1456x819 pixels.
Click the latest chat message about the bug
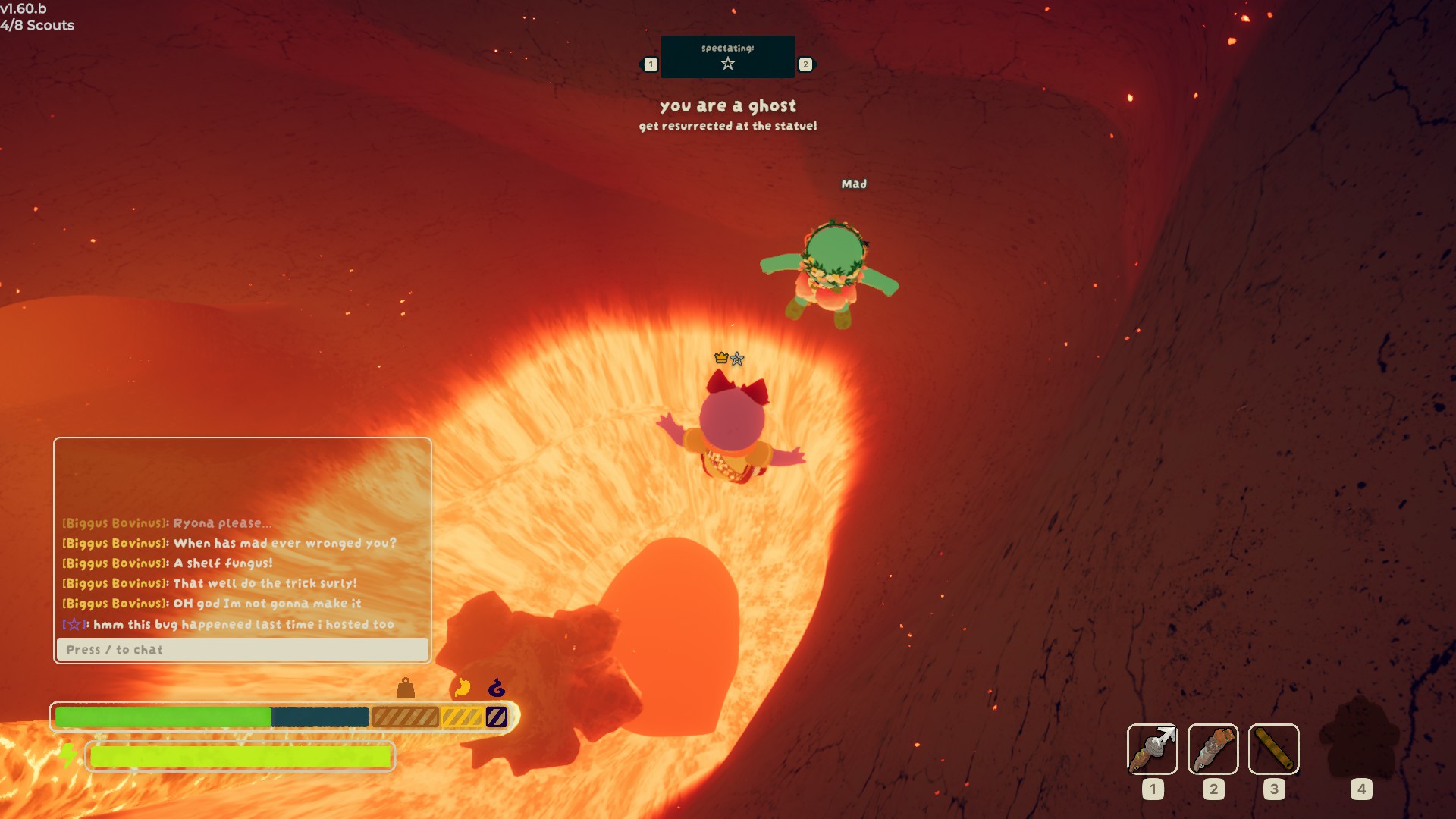[243, 624]
